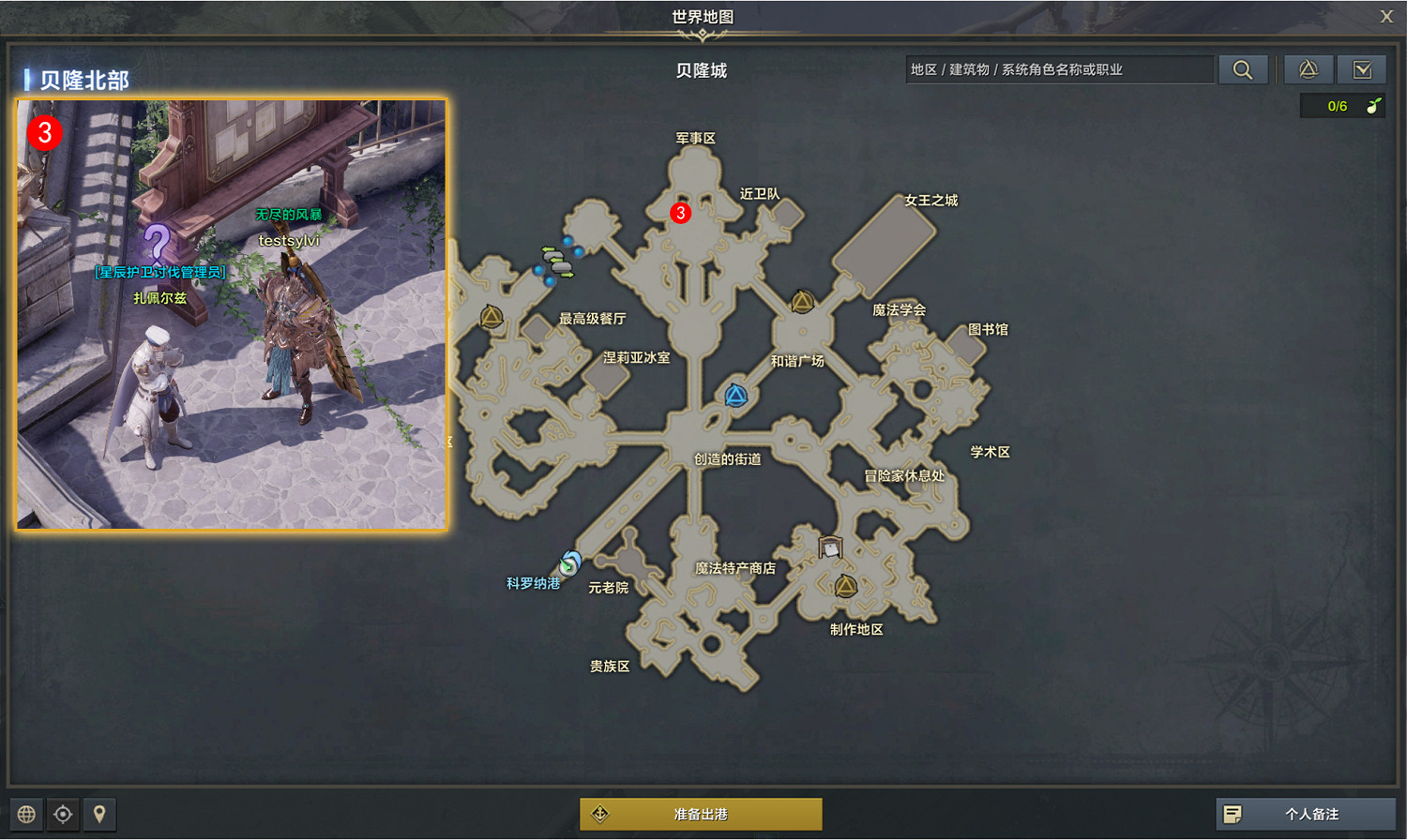Select the globe icon at bottom left
This screenshot has height=840, width=1407.
tap(26, 814)
